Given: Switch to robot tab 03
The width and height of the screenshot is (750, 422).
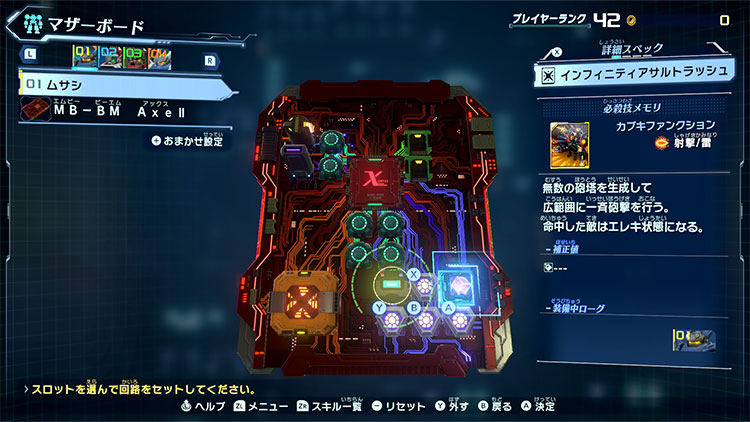Looking at the screenshot, I should coord(134,59).
